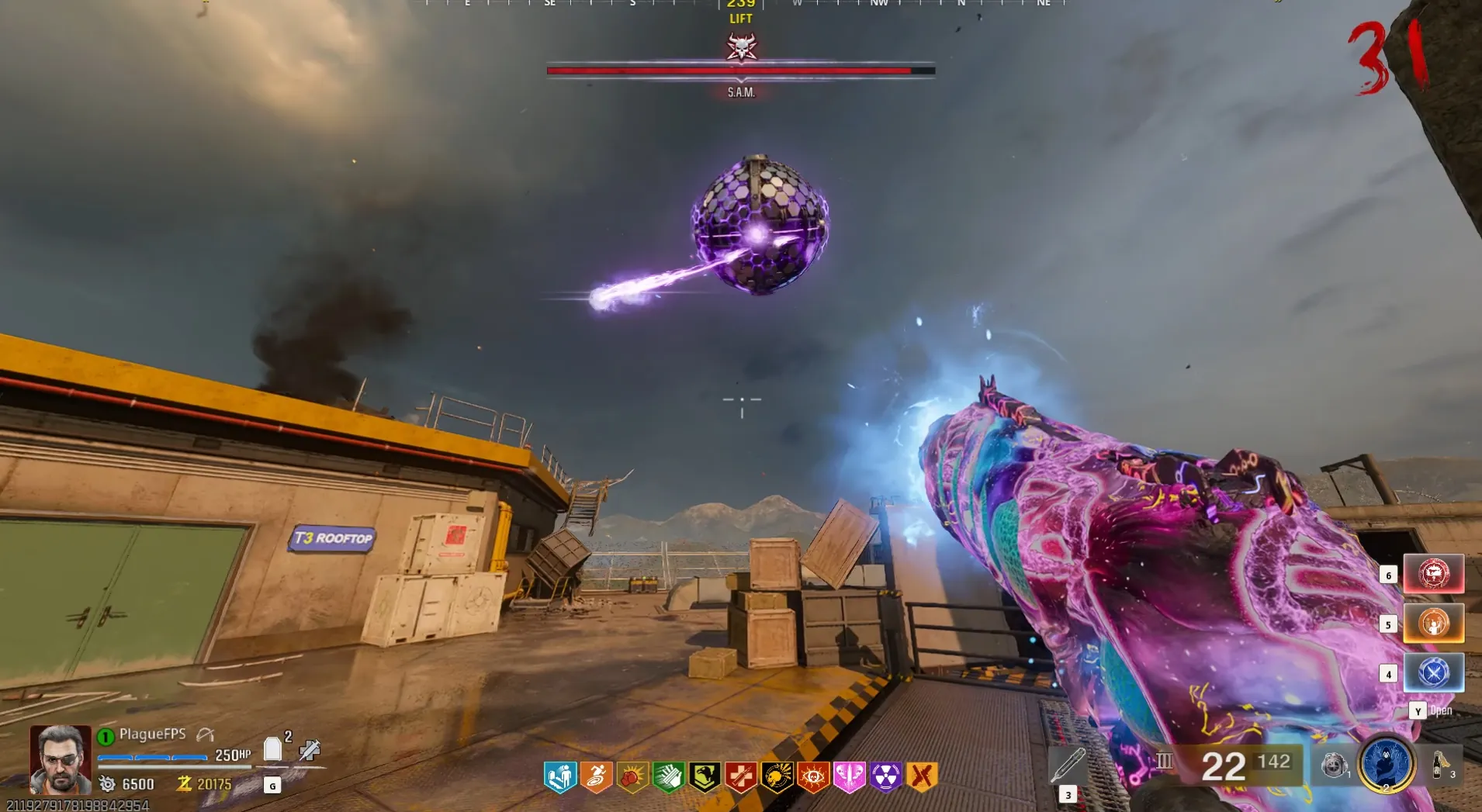Click the combat knife melee slot

[x=1068, y=765]
